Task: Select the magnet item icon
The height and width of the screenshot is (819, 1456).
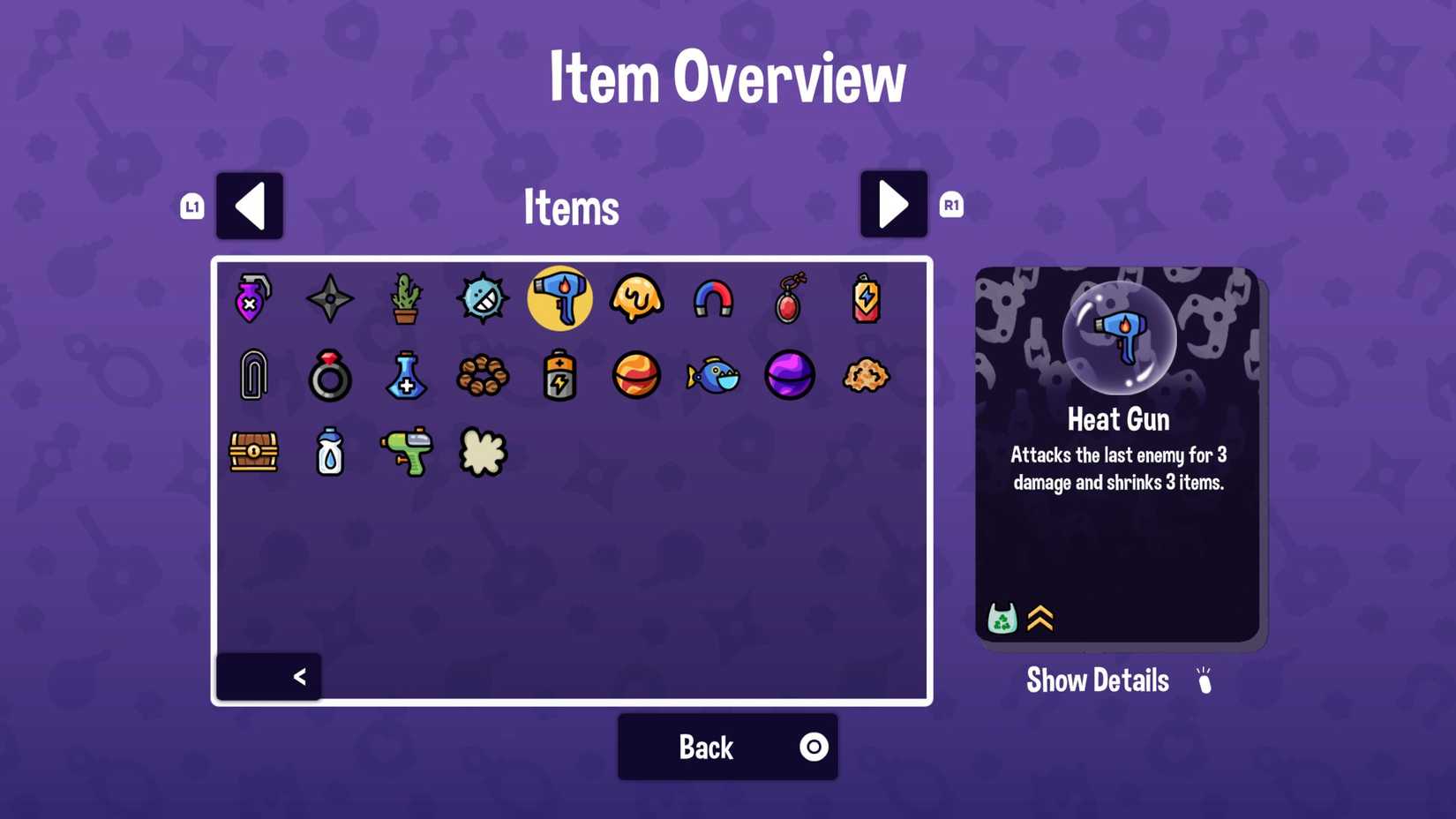Action: tap(713, 298)
